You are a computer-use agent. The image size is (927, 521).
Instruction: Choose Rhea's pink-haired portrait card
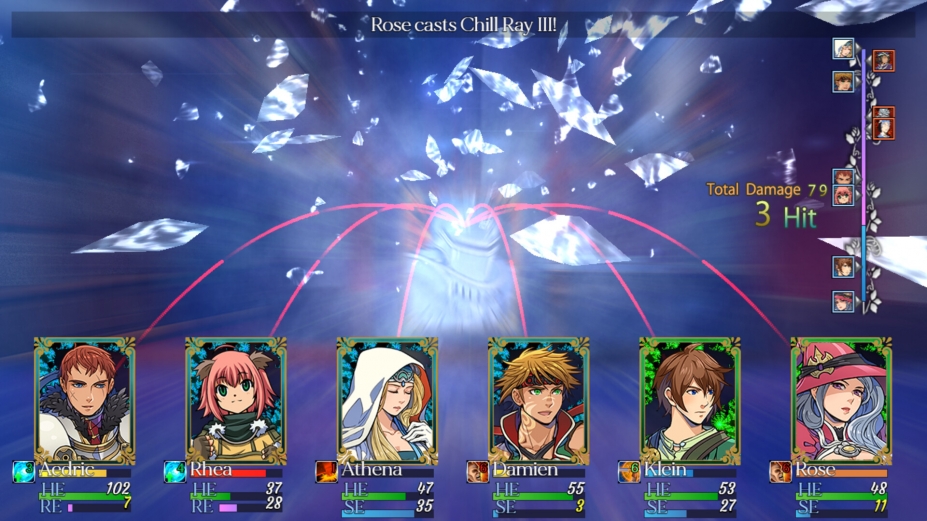(236, 400)
